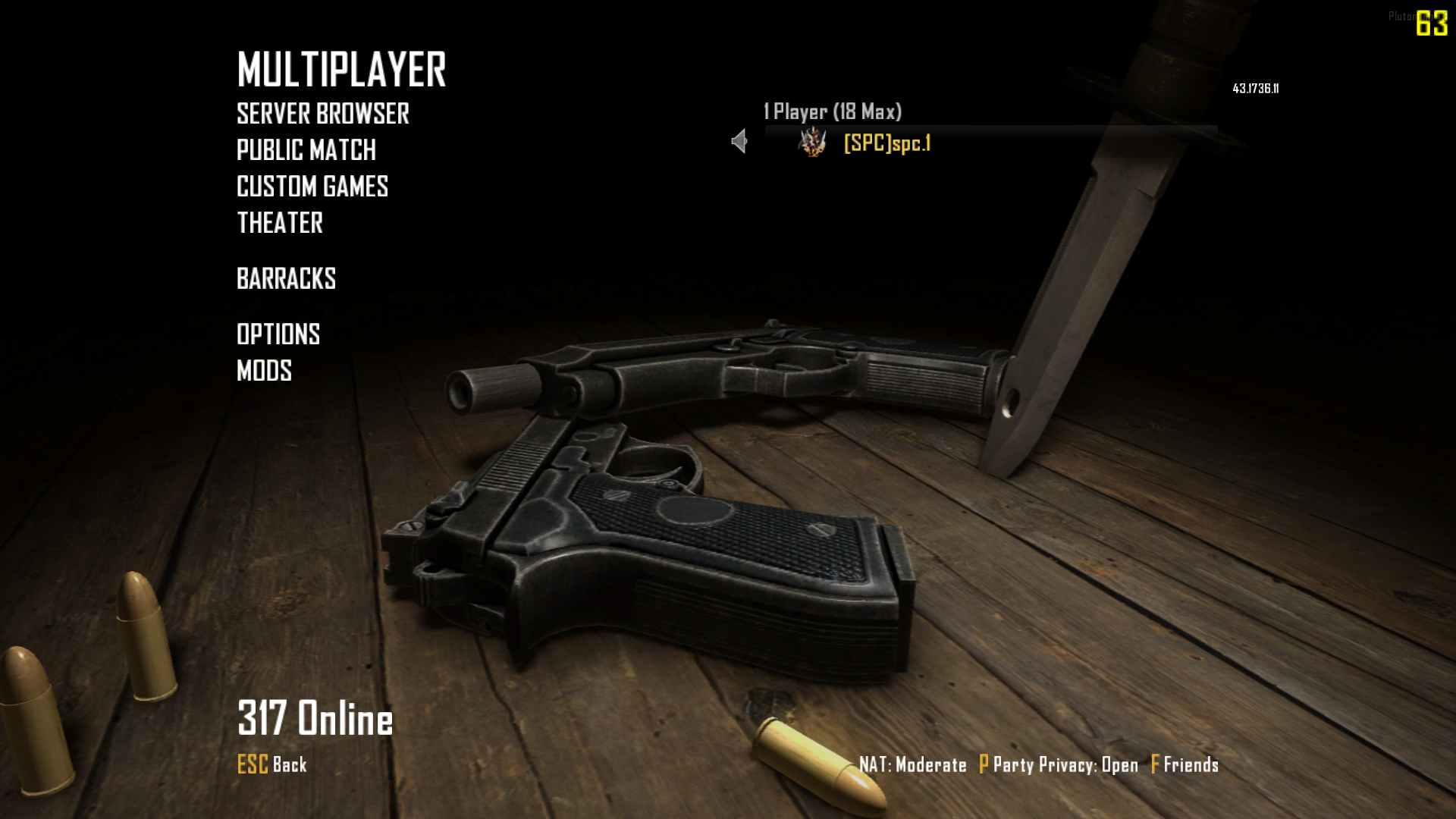Open the Options menu
Viewport: 1456px width, 819px height.
point(278,334)
